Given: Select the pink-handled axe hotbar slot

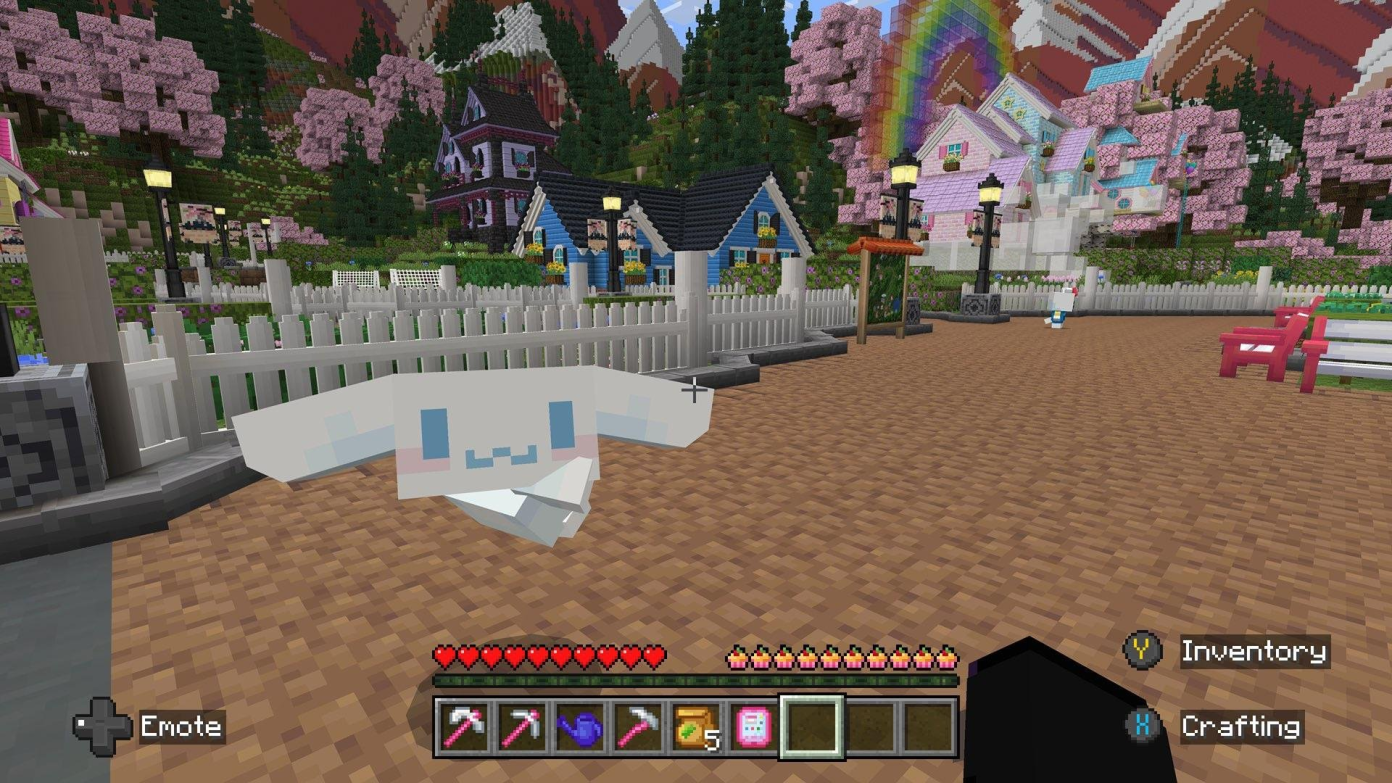Looking at the screenshot, I should point(465,726).
